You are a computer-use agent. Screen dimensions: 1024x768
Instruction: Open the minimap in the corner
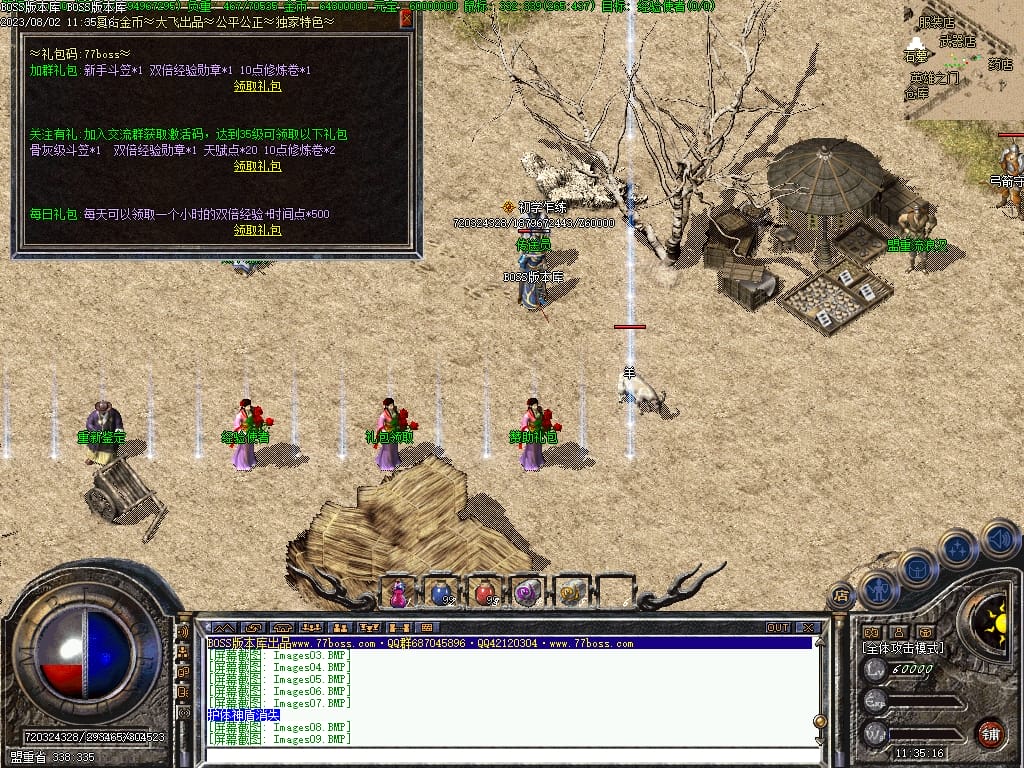963,60
